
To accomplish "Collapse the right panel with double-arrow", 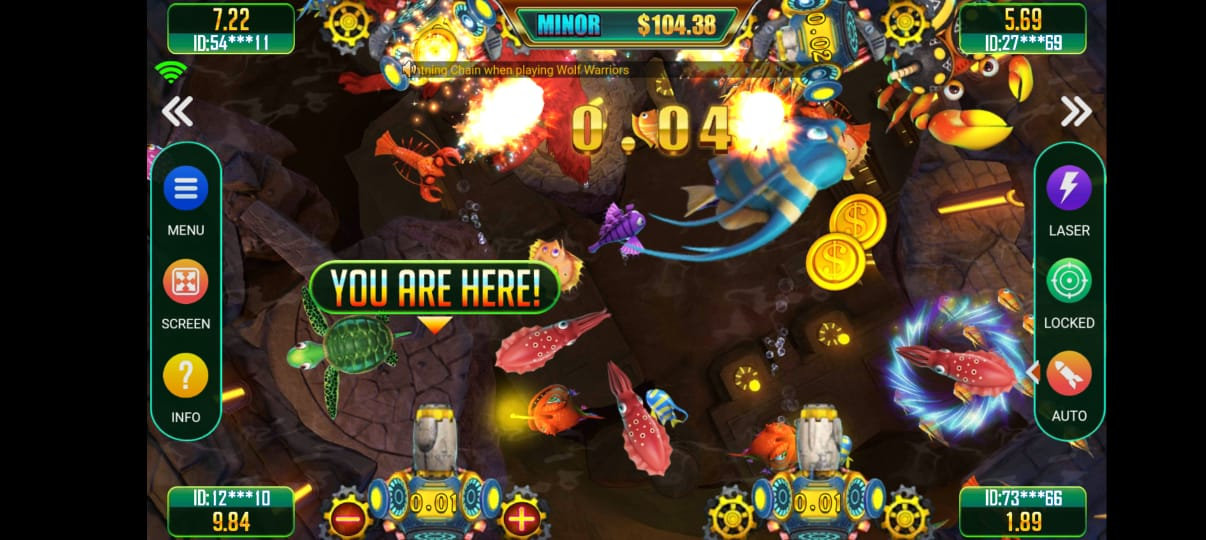I will (x=1076, y=112).
